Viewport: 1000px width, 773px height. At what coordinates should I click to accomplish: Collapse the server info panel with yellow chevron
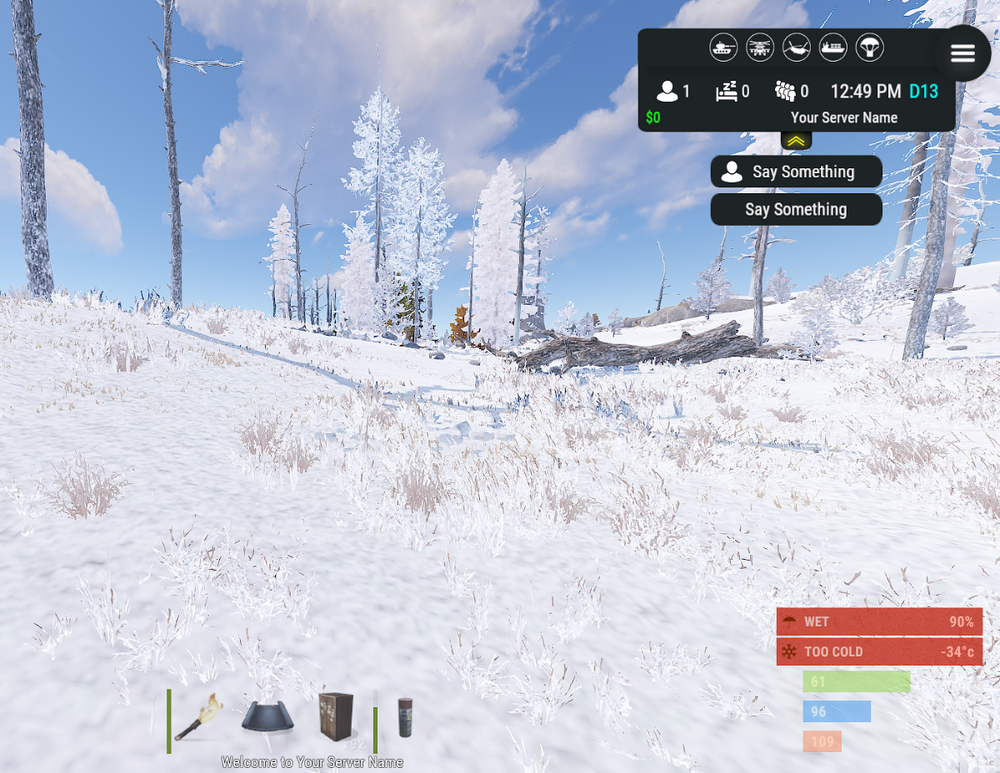coord(796,141)
